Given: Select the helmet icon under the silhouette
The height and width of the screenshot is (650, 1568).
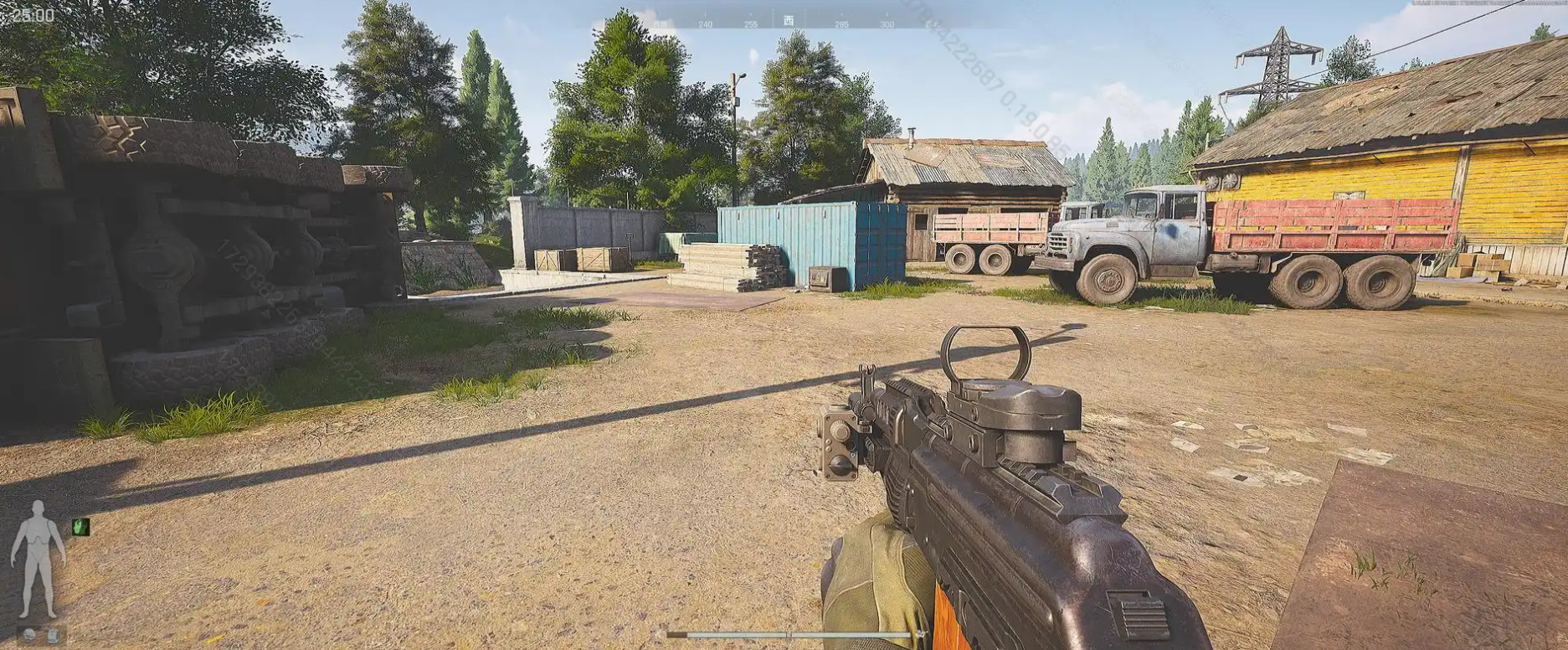Looking at the screenshot, I should click(x=29, y=635).
